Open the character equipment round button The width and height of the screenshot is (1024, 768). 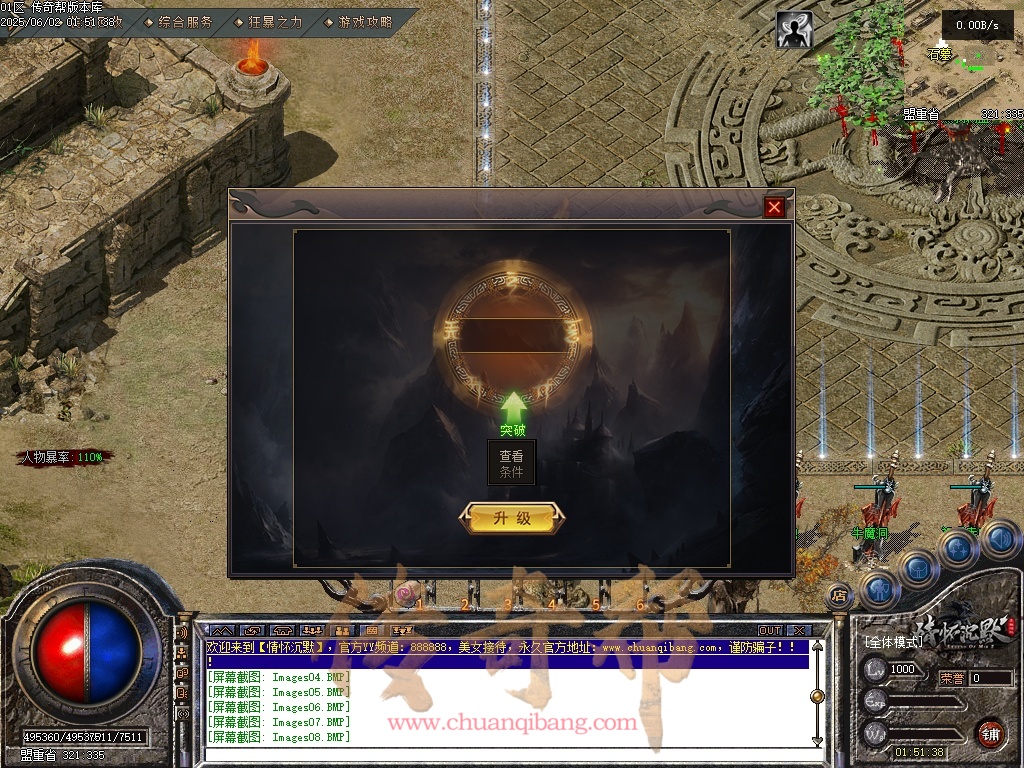pyautogui.click(x=879, y=589)
